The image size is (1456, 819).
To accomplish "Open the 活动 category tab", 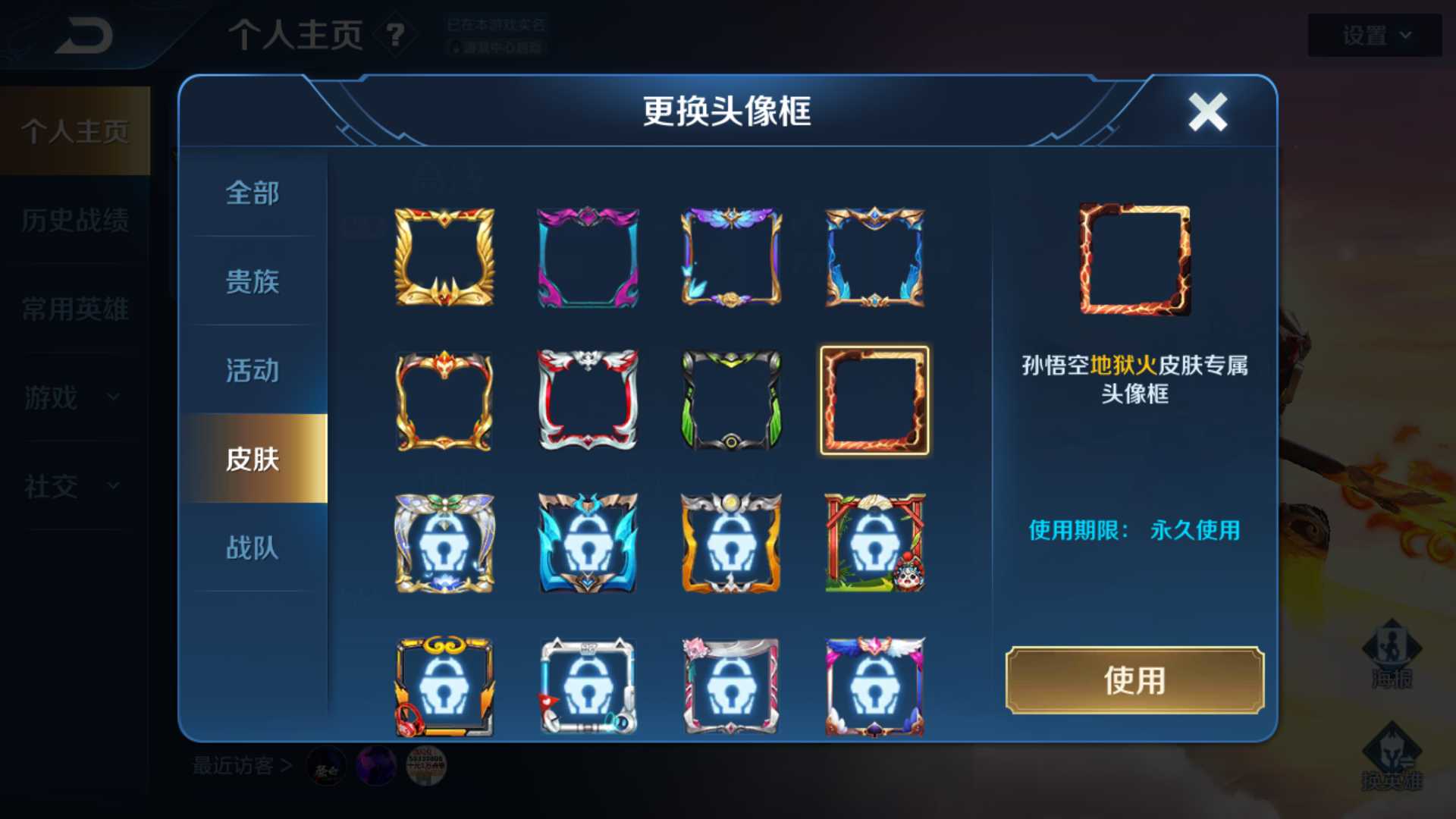I will point(253,372).
